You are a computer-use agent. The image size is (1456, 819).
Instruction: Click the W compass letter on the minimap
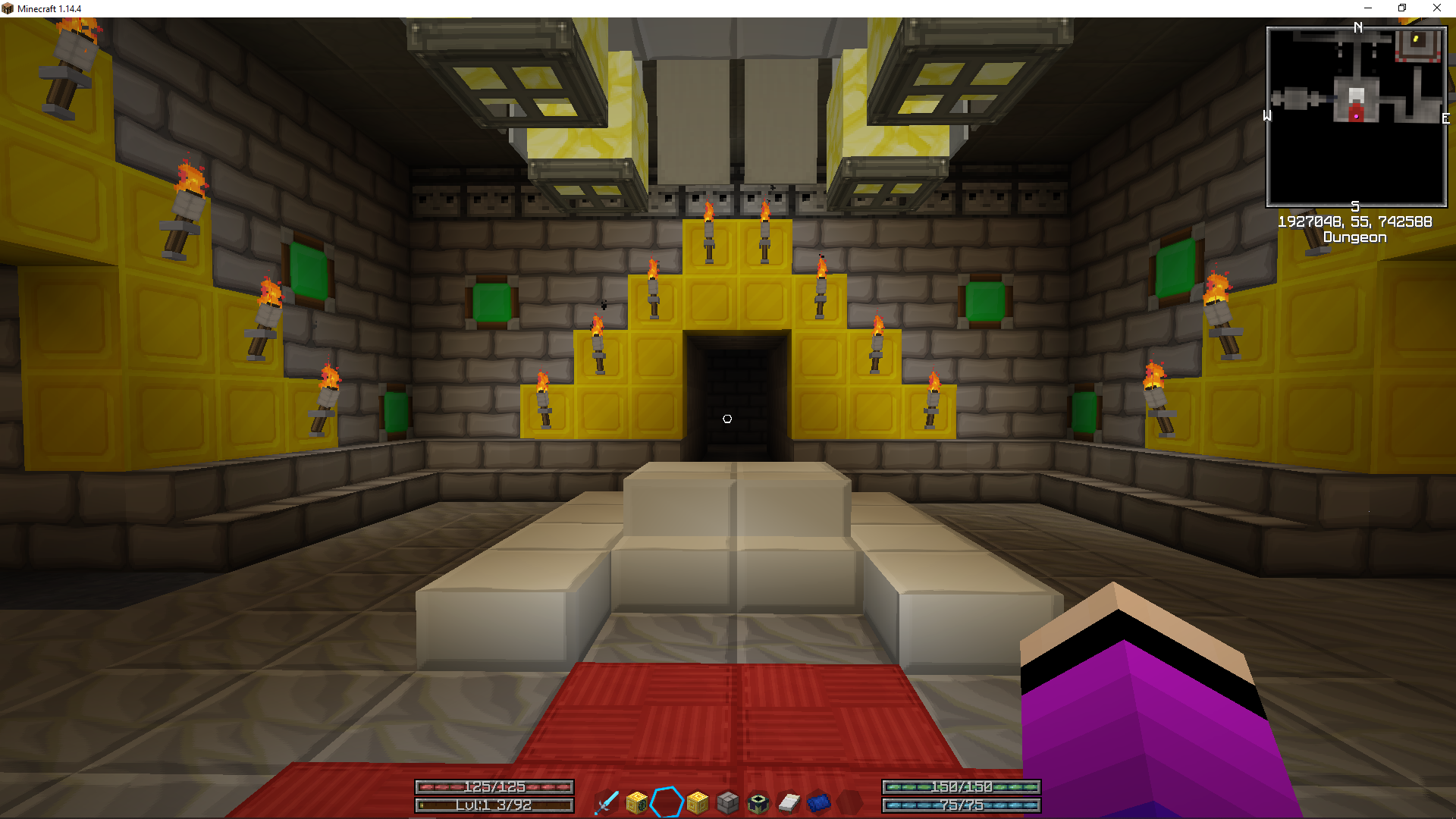1268,116
